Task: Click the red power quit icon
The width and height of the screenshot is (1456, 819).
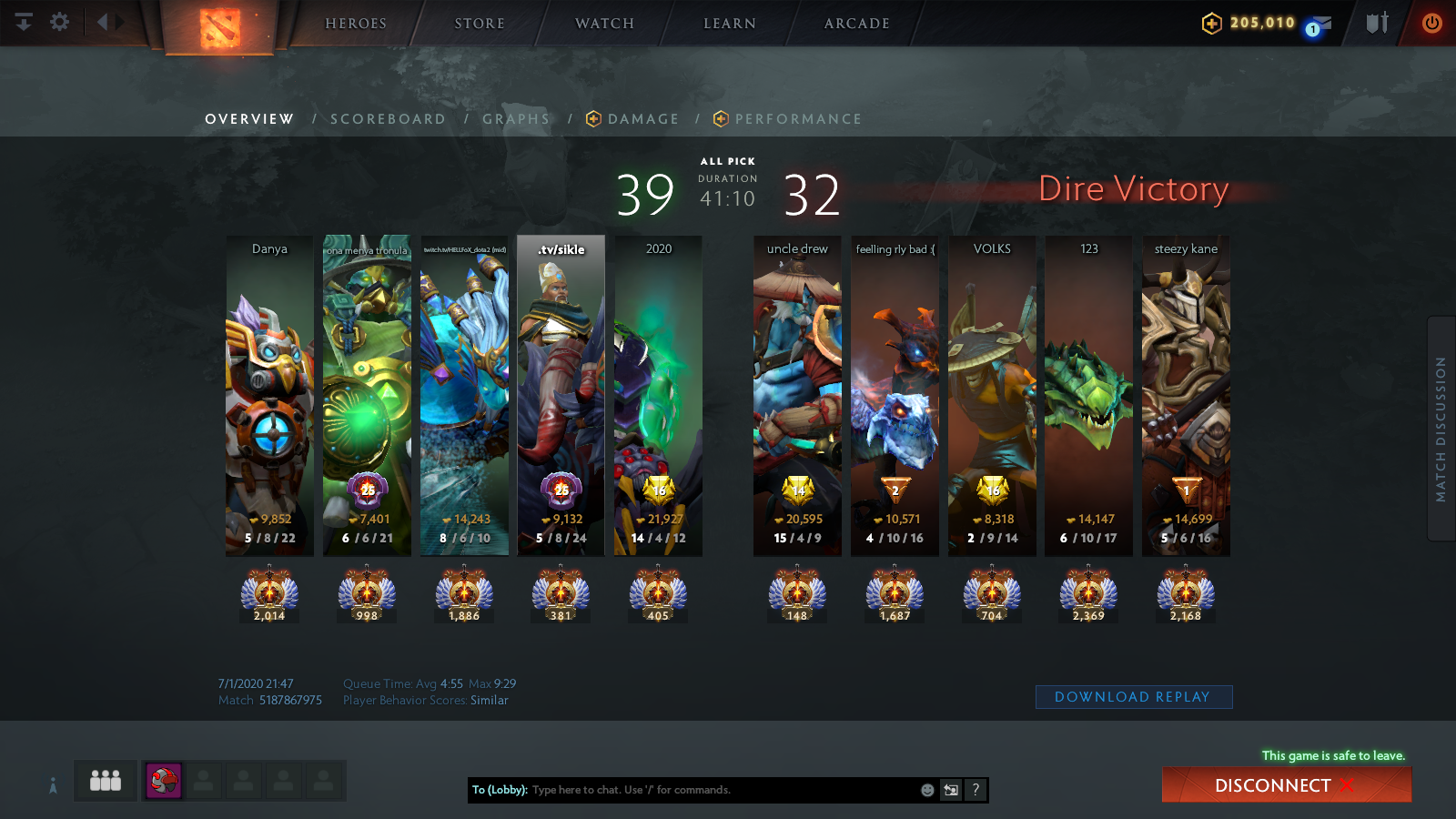Action: pos(1431,23)
